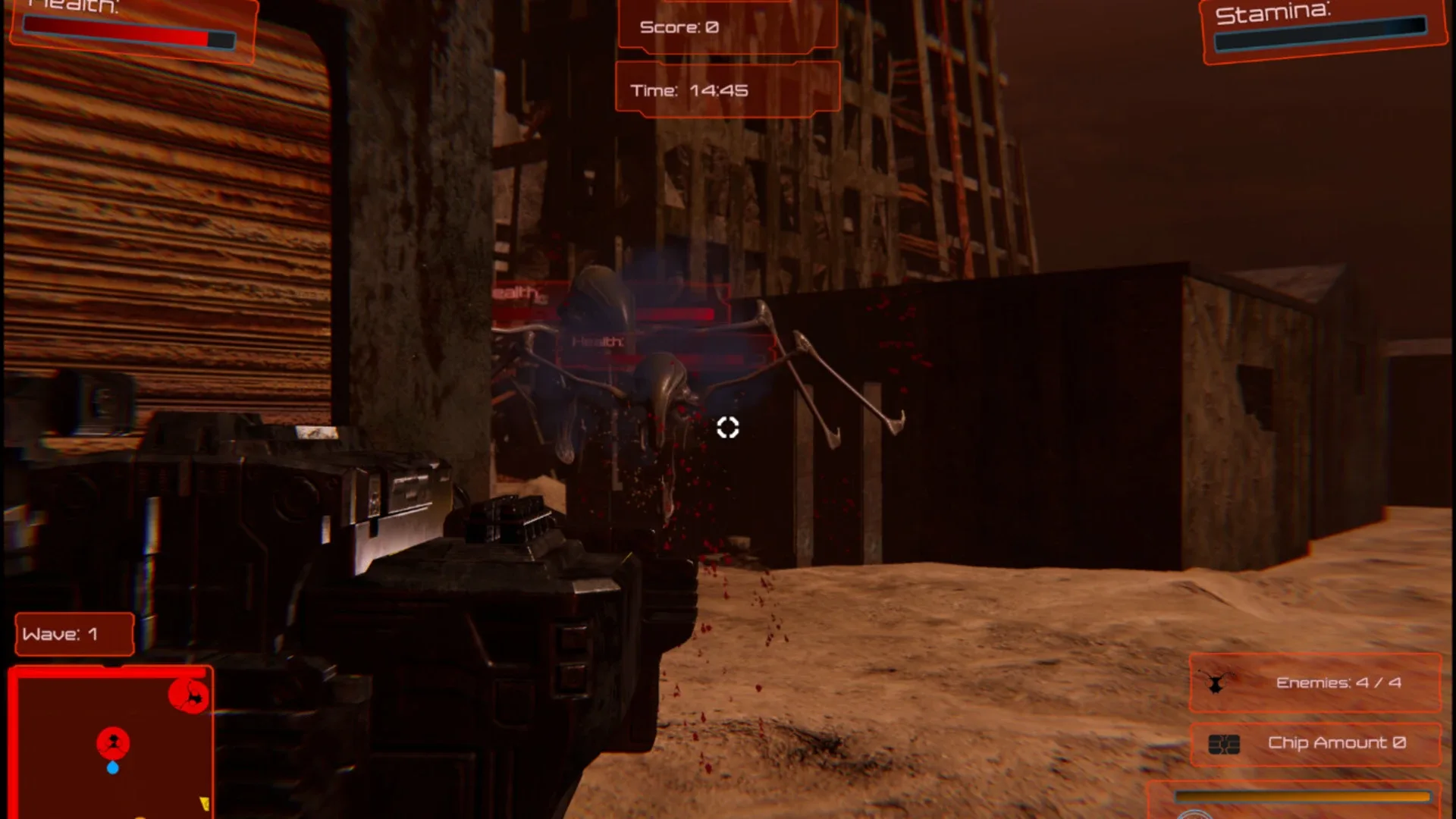Click the red enemy blip on the minimap center
Image resolution: width=1456 pixels, height=819 pixels.
111,743
